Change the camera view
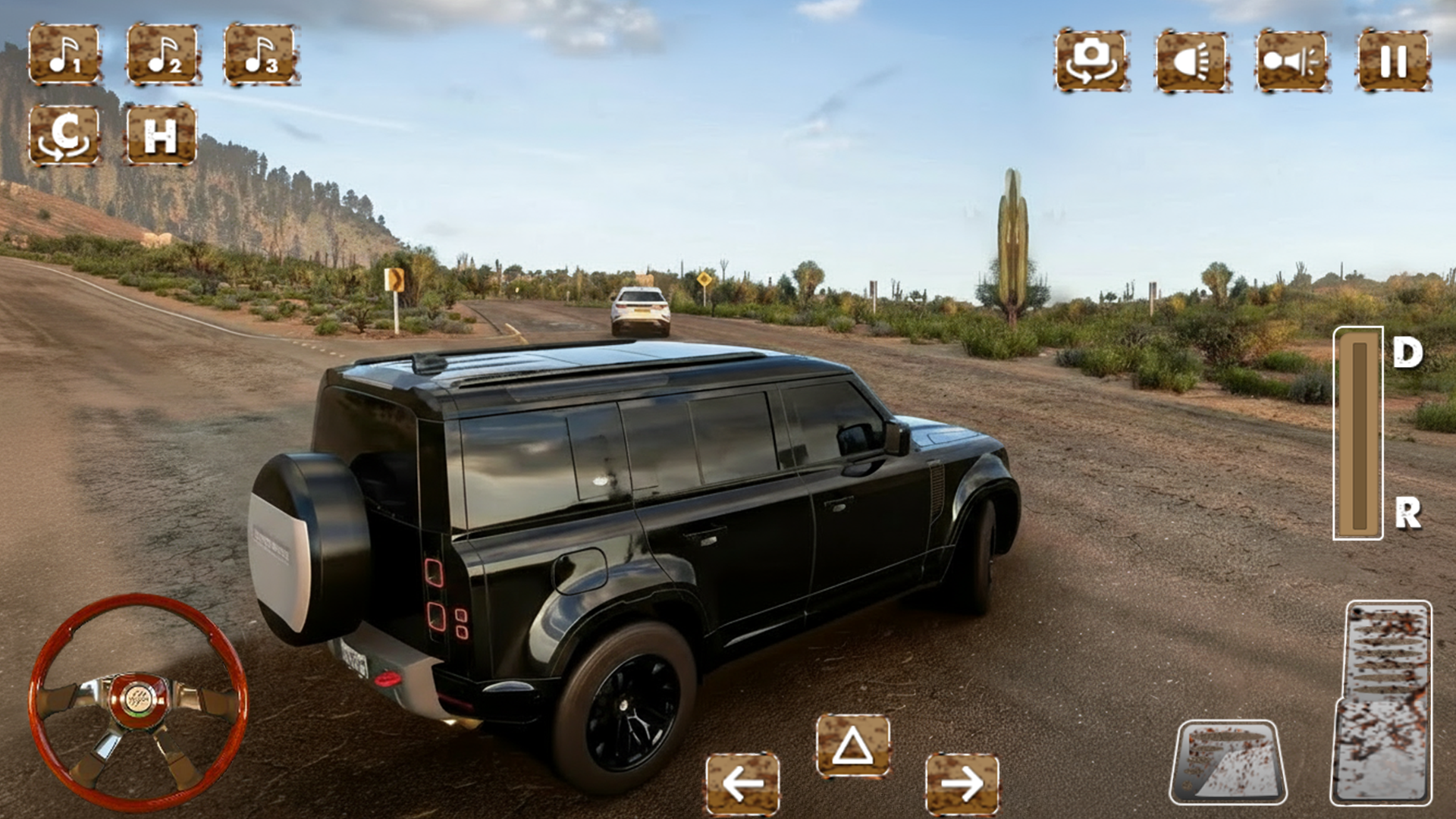 pos(1091,61)
